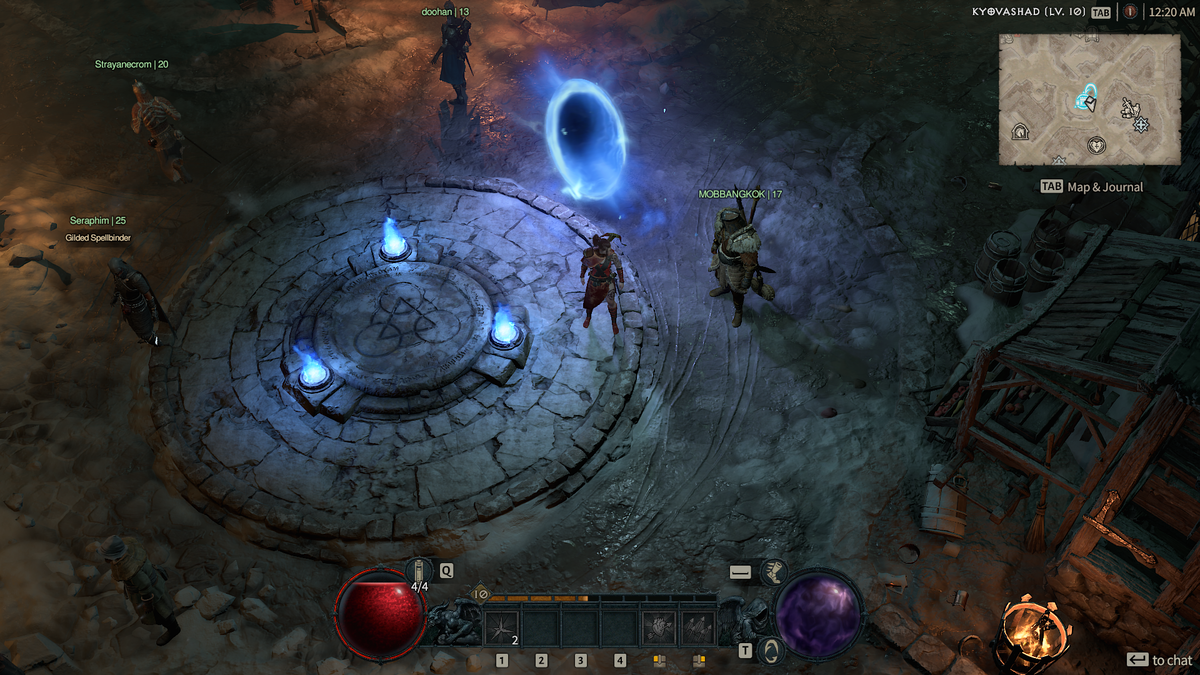Select the heart skill on the action bar
The height and width of the screenshot is (675, 1200).
coord(659,628)
